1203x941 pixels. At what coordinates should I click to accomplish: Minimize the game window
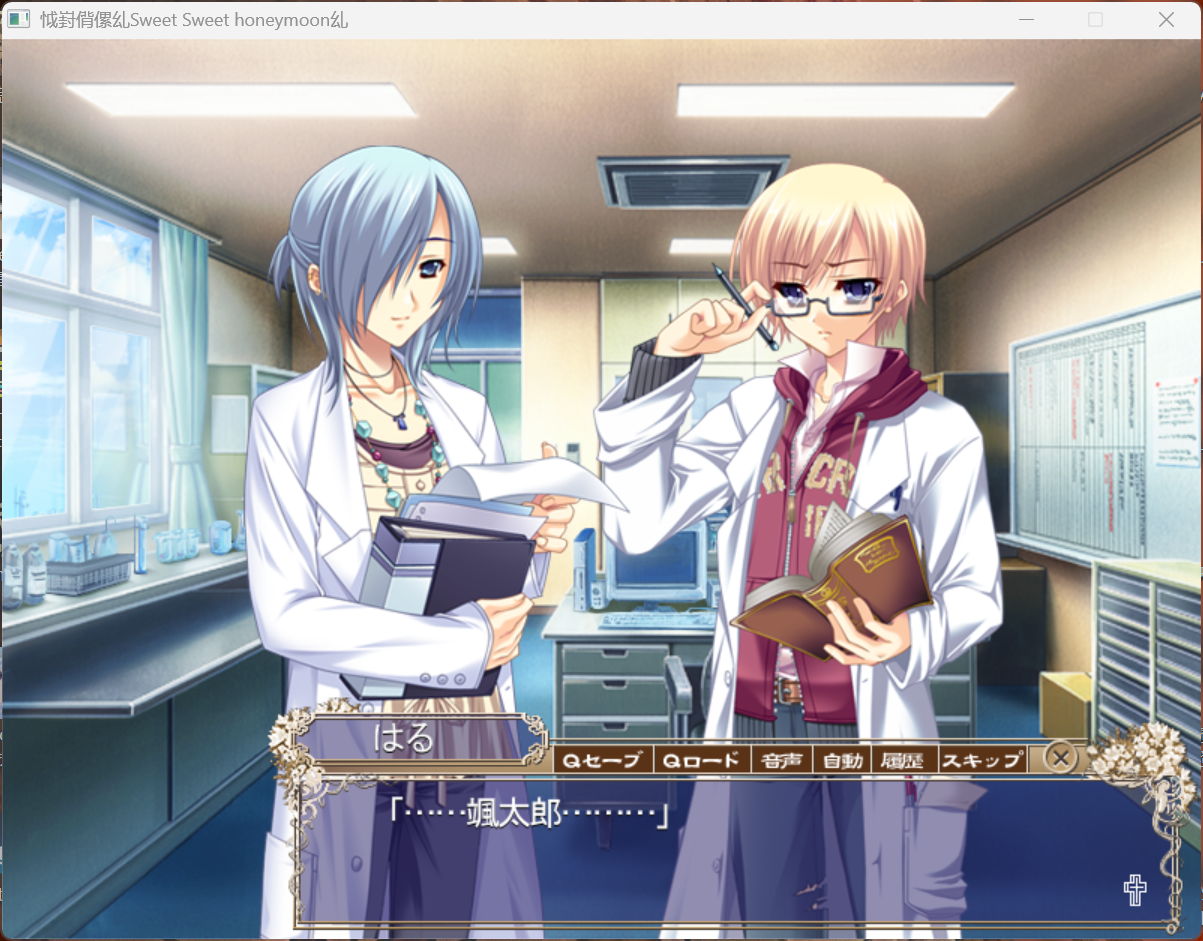pos(1026,20)
